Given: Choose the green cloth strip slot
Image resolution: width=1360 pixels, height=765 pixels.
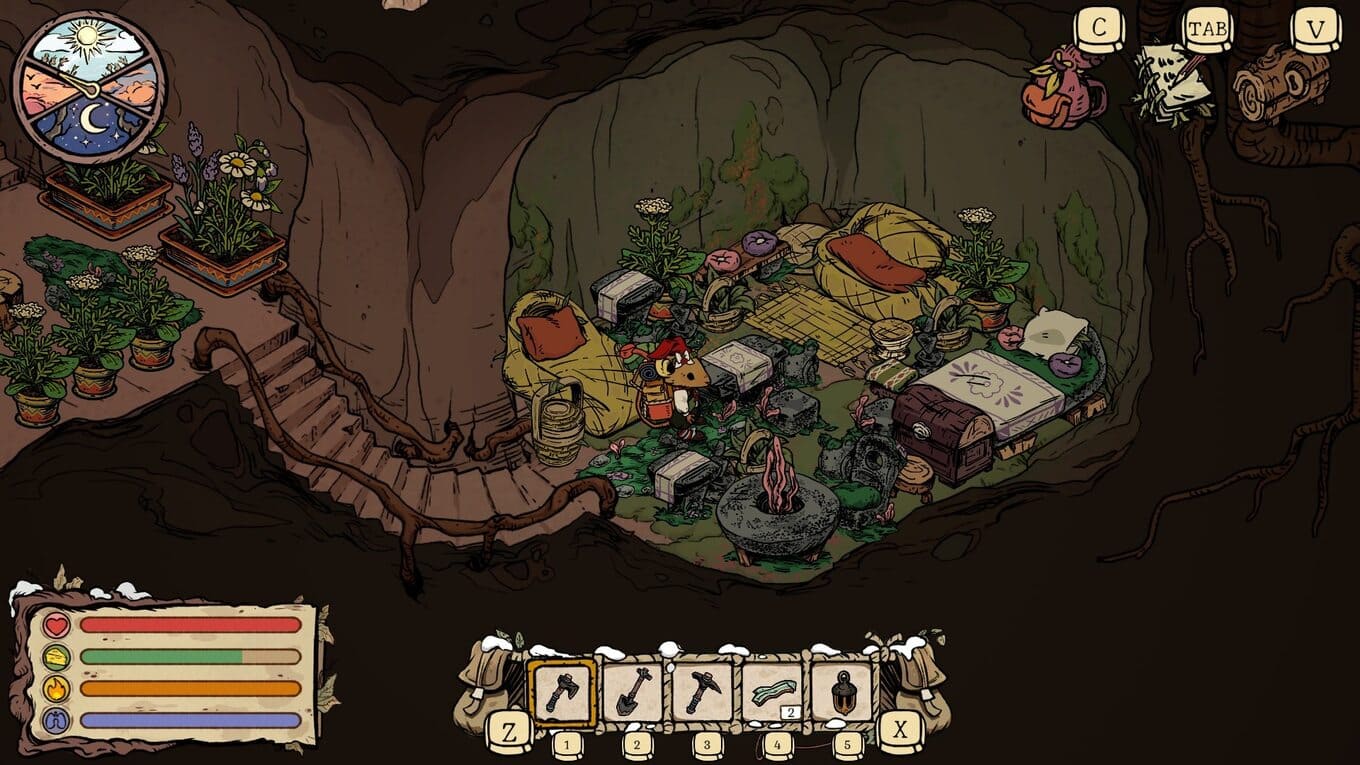Looking at the screenshot, I should point(772,691).
